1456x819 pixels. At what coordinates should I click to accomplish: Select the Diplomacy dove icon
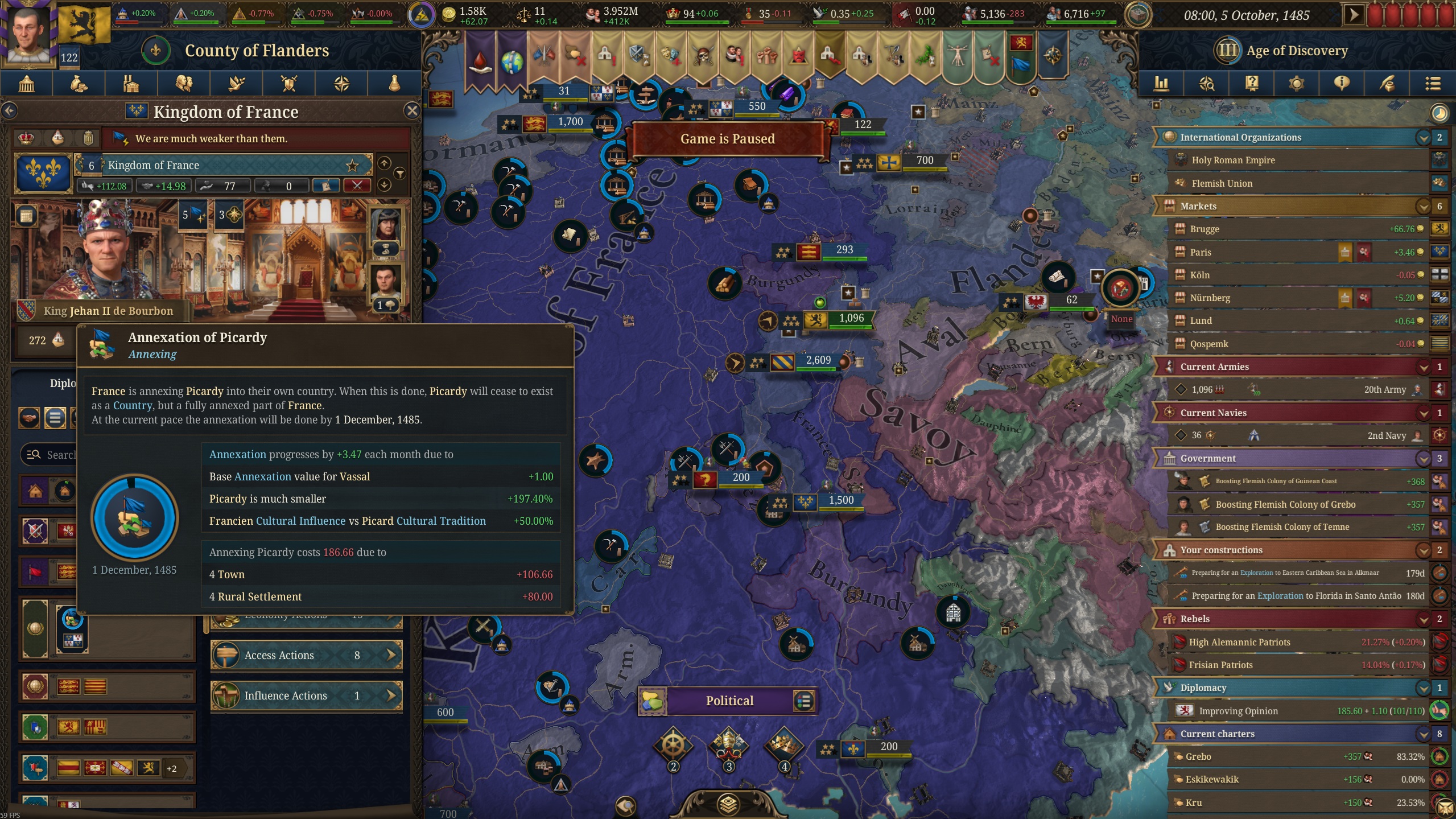[x=236, y=84]
